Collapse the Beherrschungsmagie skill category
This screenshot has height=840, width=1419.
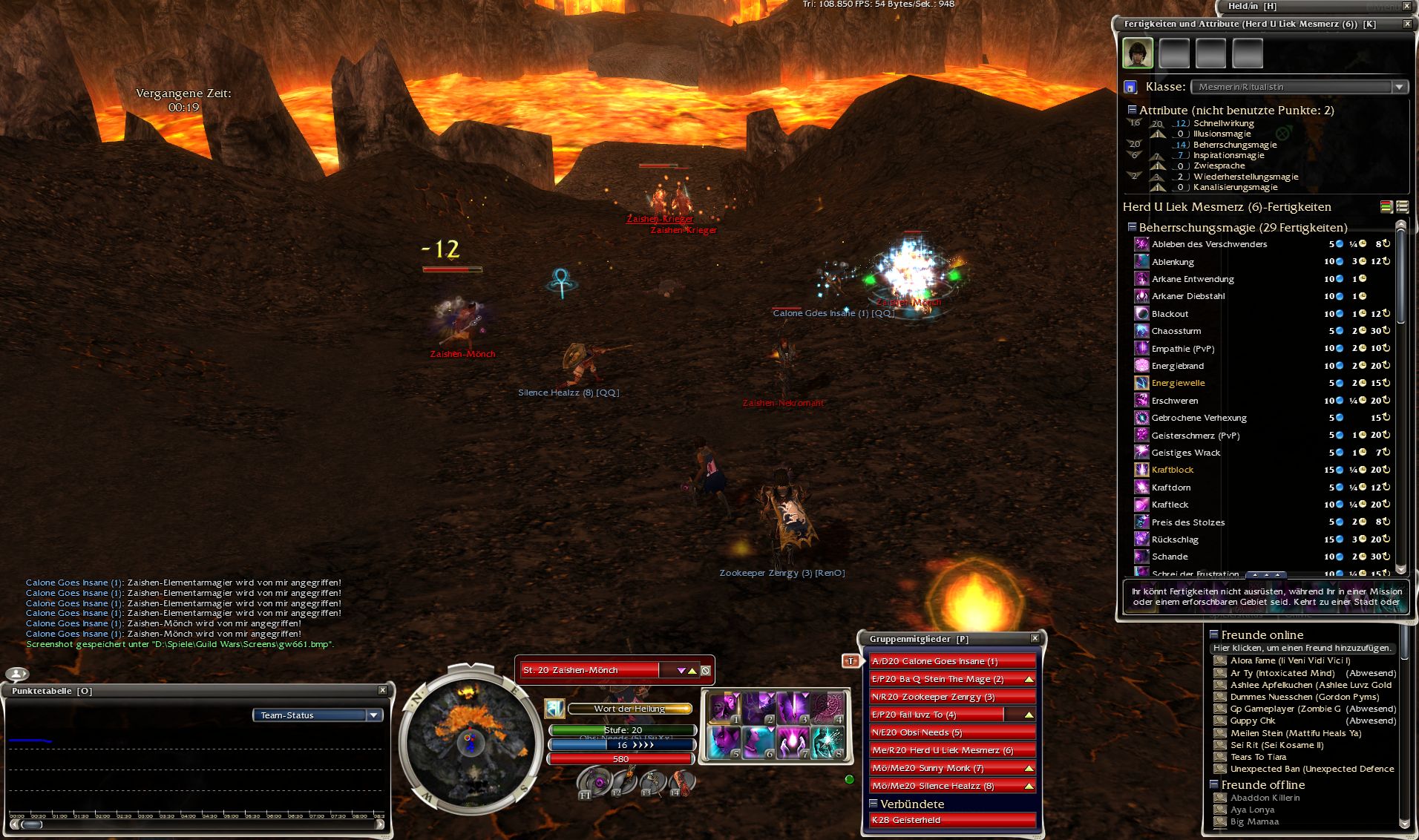[x=1132, y=227]
